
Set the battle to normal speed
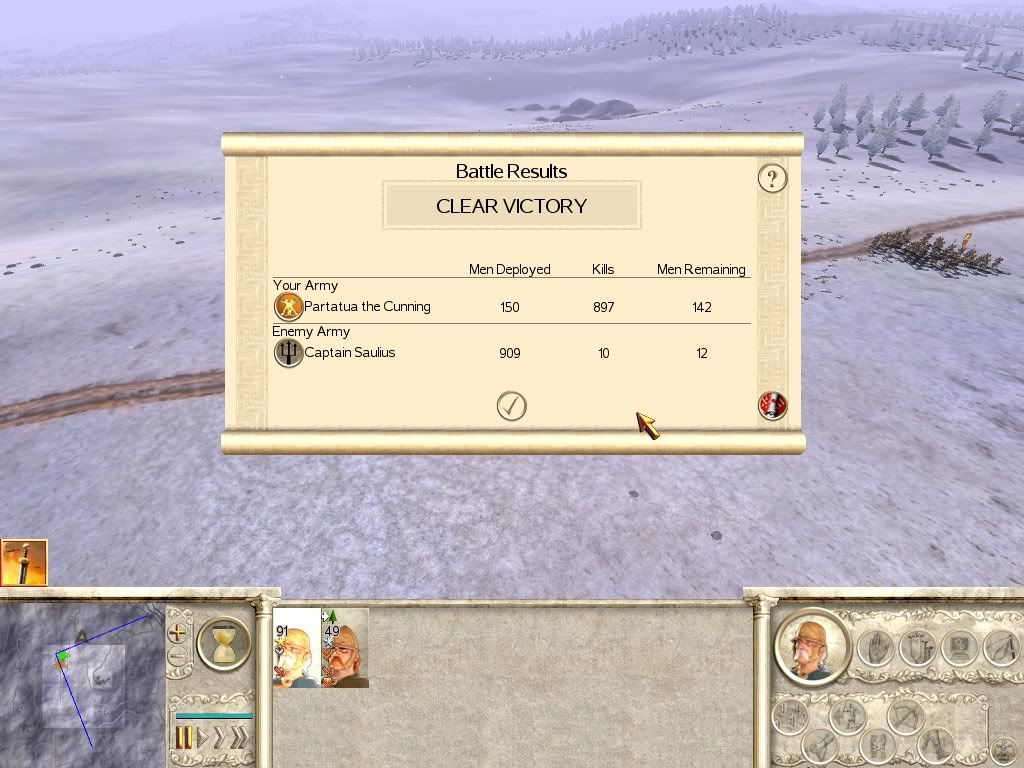tap(202, 738)
